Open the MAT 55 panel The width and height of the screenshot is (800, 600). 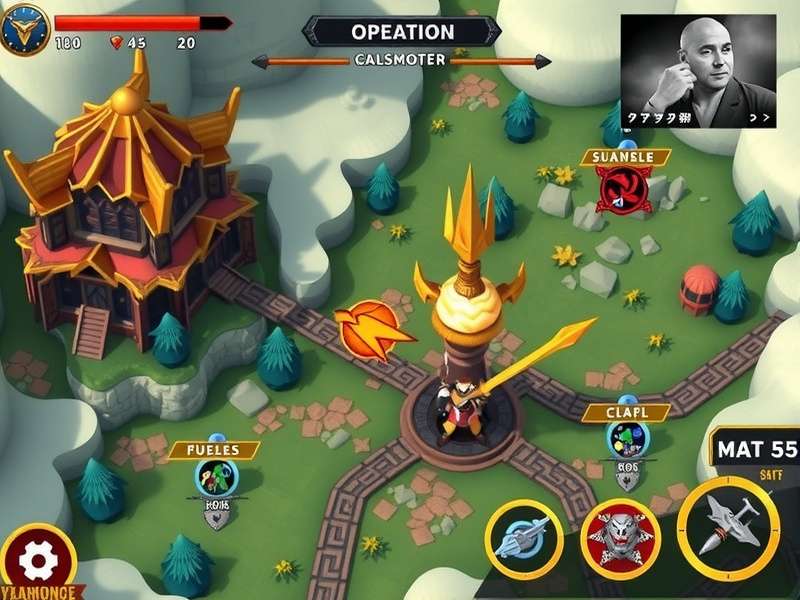(756, 450)
